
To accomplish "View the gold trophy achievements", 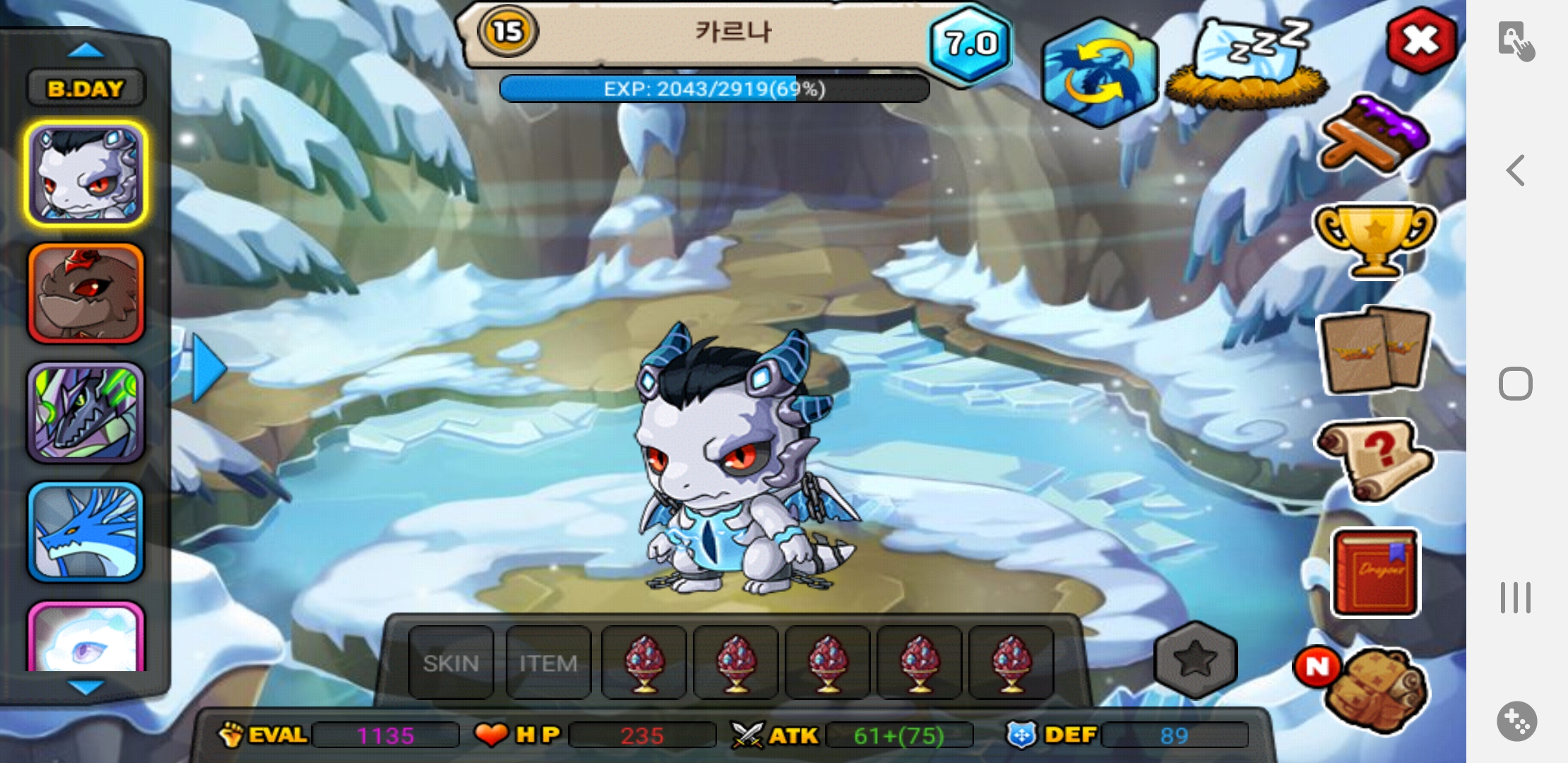I will point(1374,240).
